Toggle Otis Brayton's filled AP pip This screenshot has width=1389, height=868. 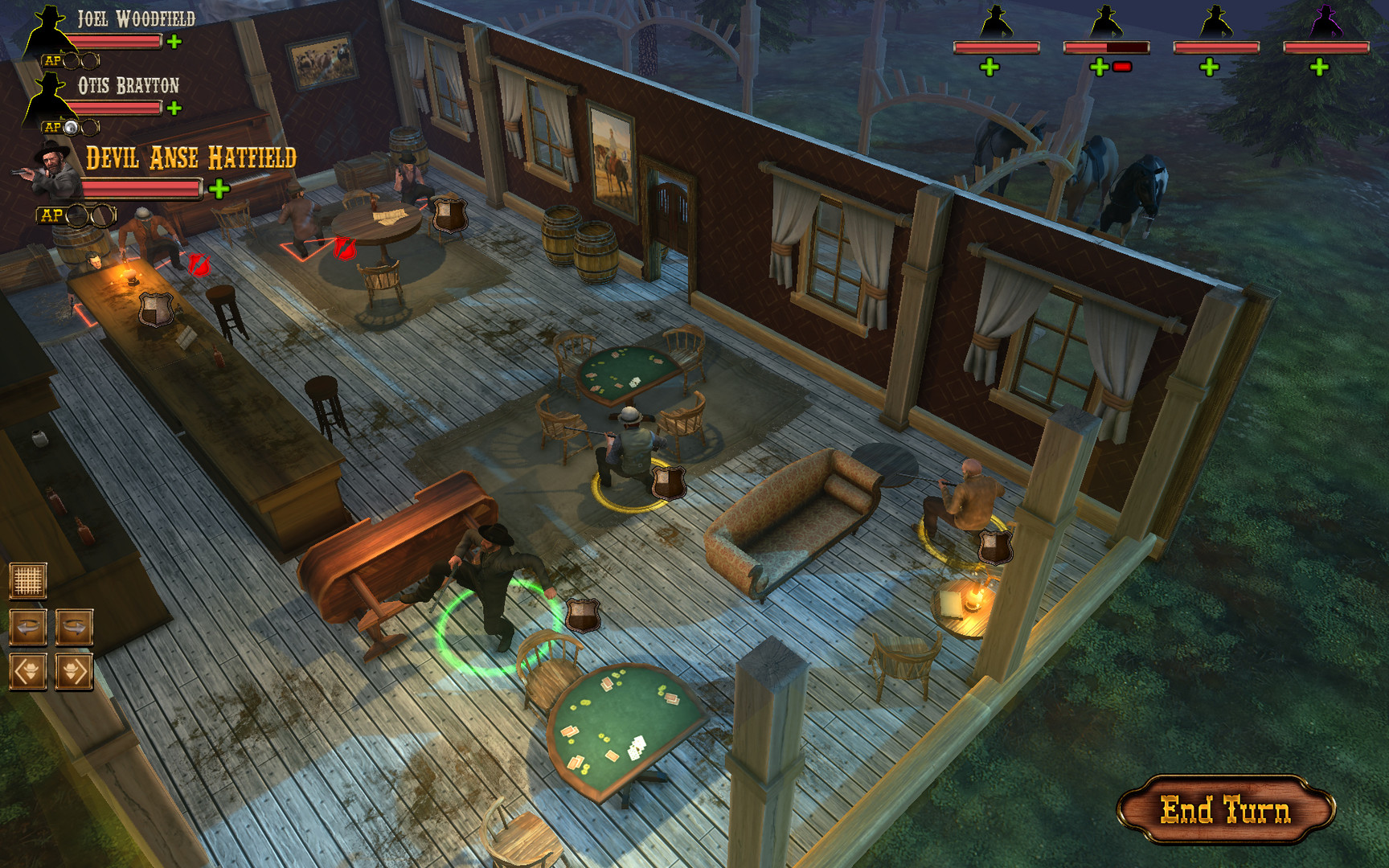(x=71, y=126)
